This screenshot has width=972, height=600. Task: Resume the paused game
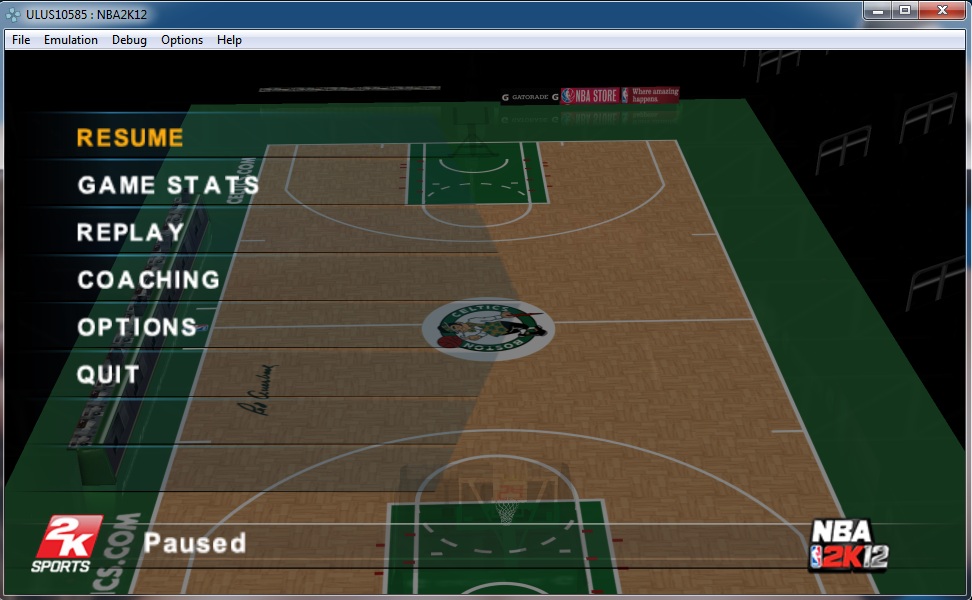point(130,138)
